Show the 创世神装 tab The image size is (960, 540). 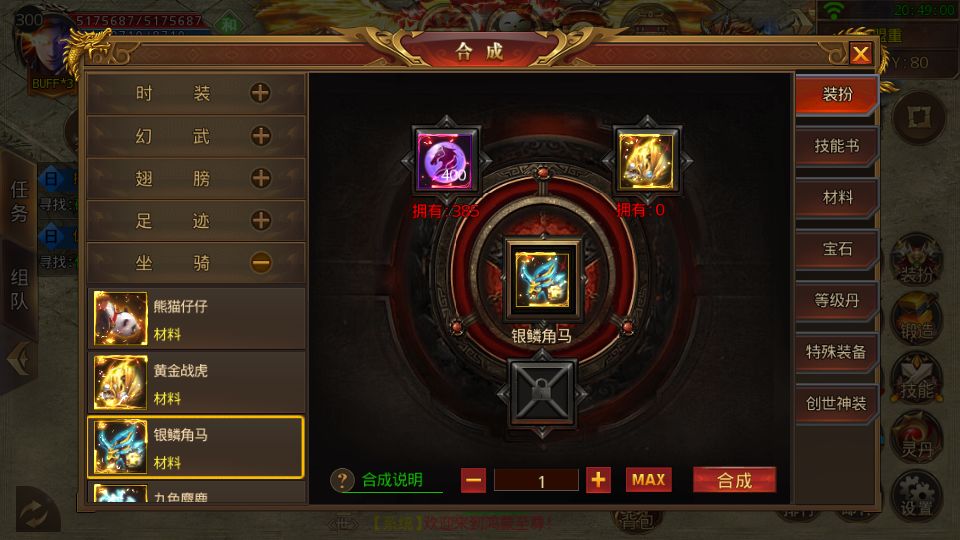837,403
